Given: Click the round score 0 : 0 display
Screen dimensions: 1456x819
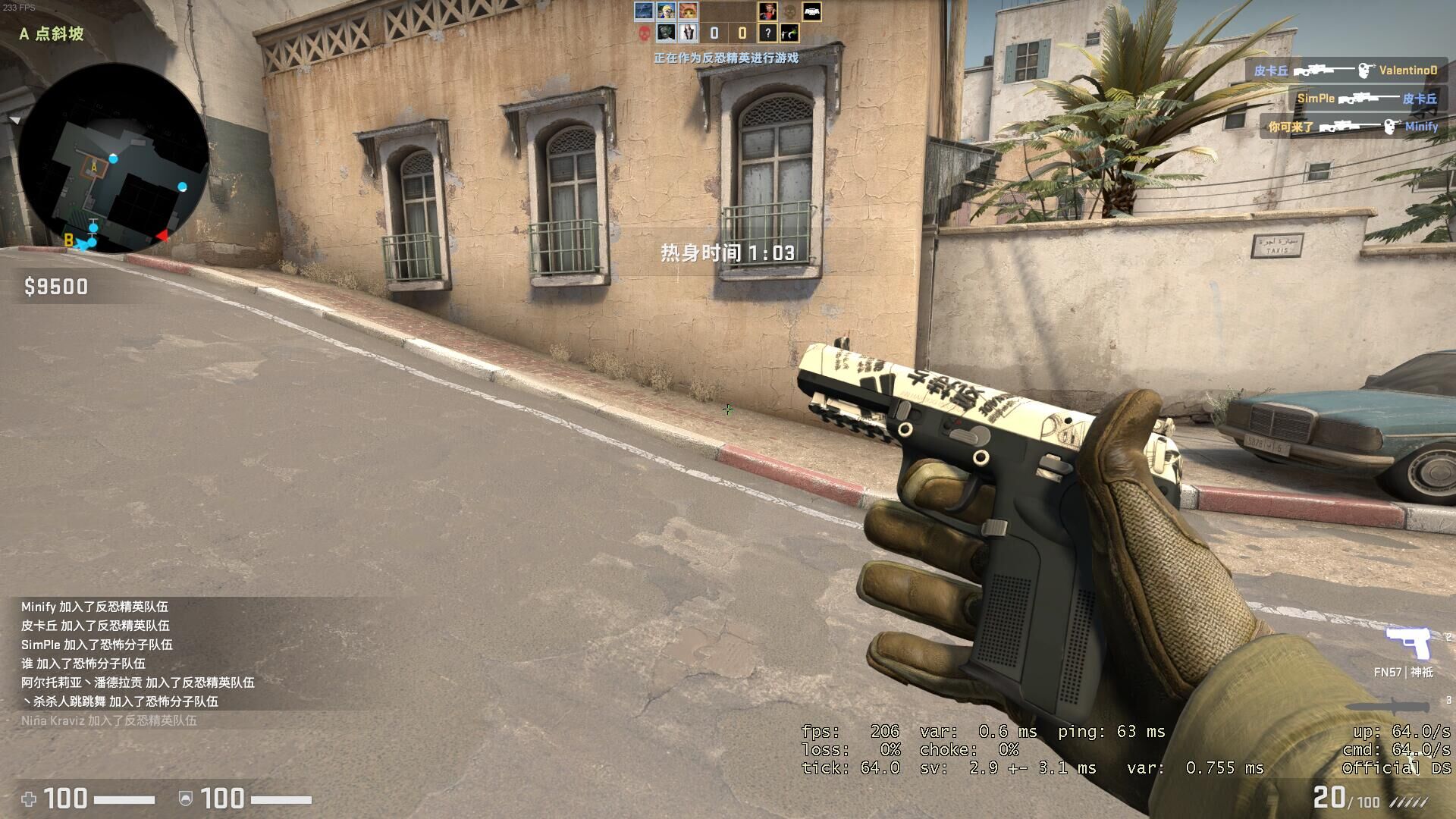Looking at the screenshot, I should coord(728,33).
